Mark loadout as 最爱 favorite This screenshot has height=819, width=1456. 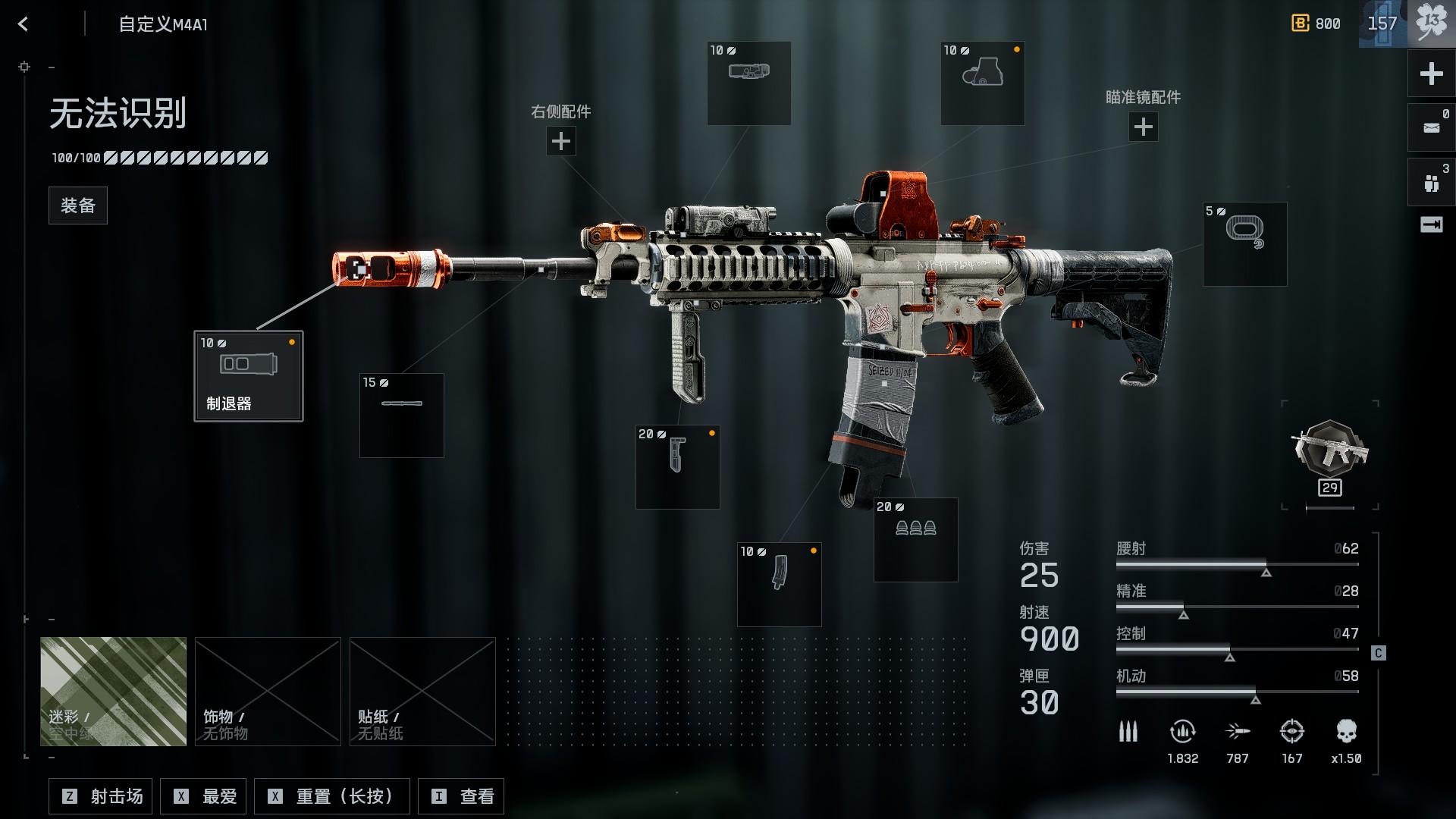(207, 796)
